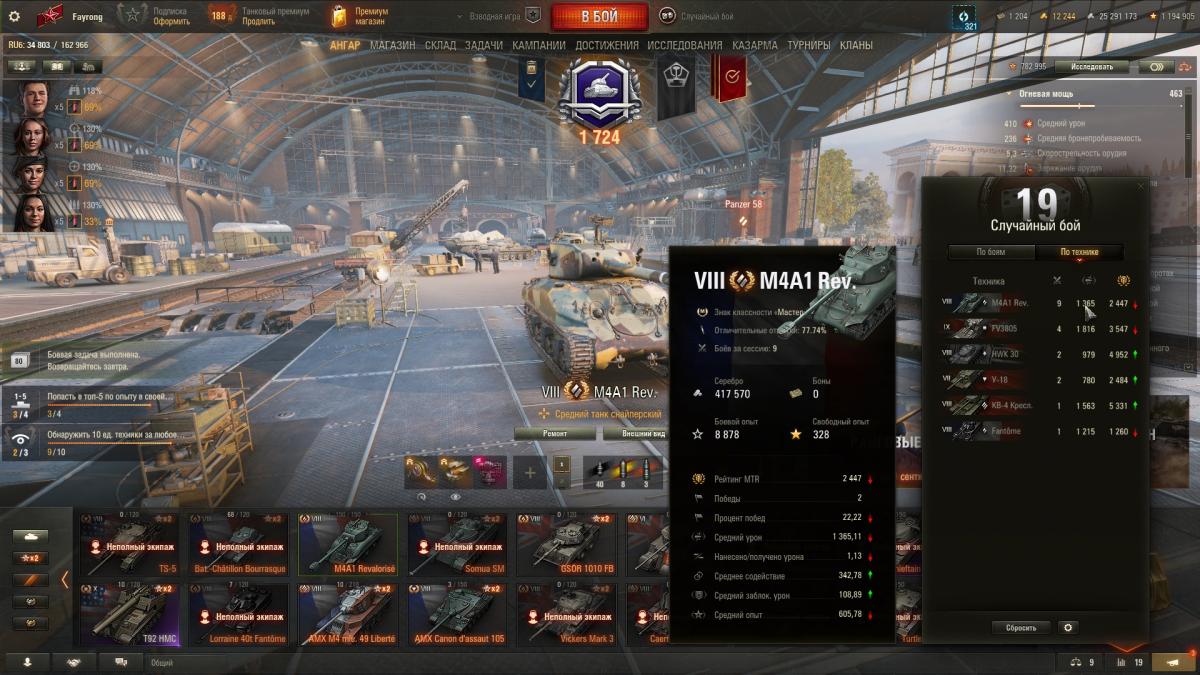Viewport: 1200px width, 675px height.
Task: Open the Внешний вид customization
Action: (636, 433)
